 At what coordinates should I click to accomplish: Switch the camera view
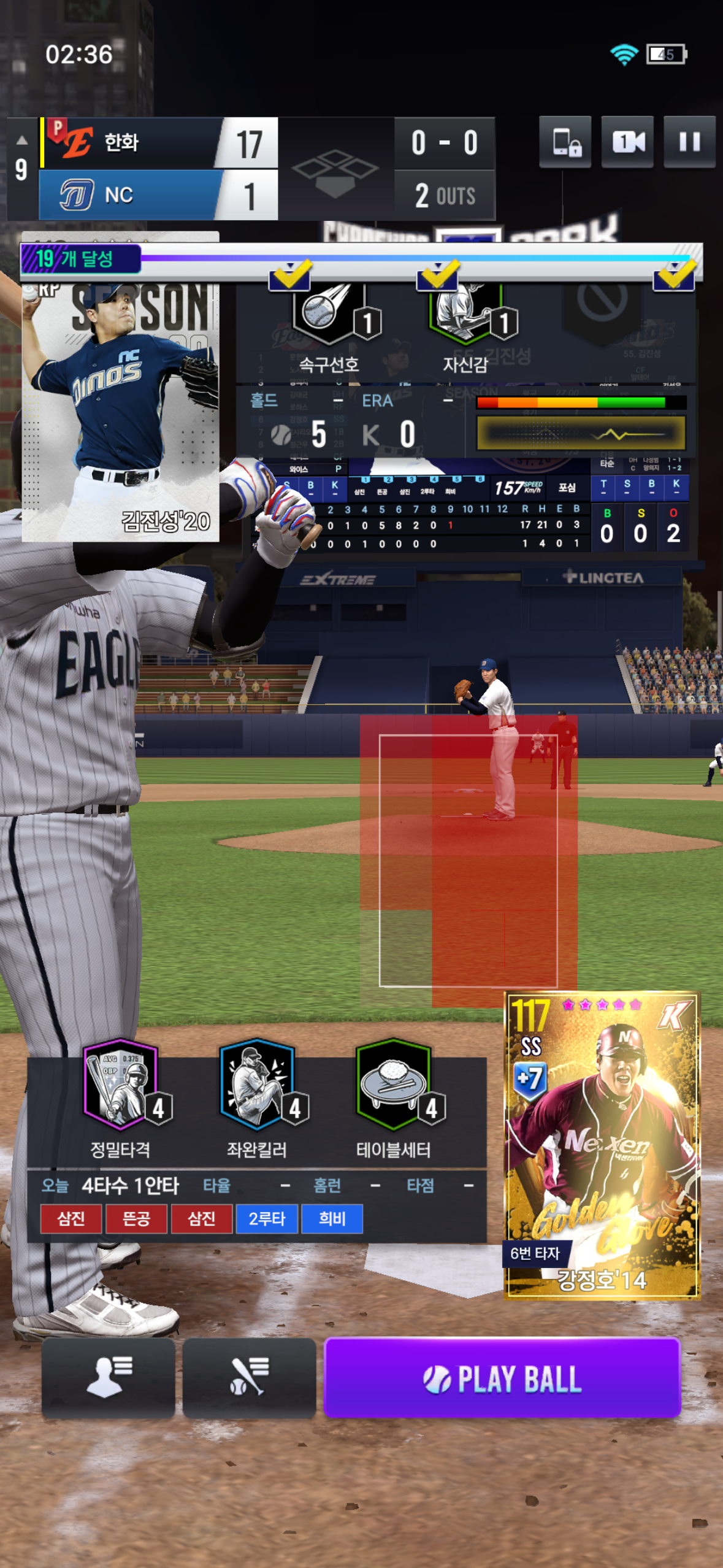627,142
